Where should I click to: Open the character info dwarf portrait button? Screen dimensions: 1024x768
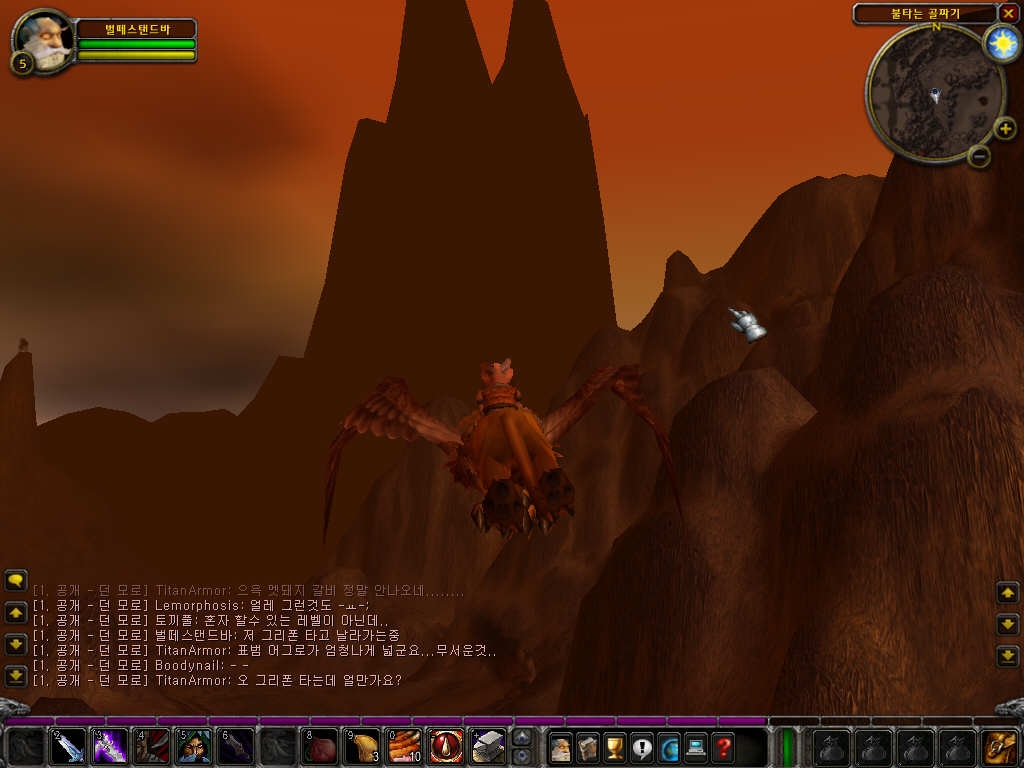click(x=561, y=747)
